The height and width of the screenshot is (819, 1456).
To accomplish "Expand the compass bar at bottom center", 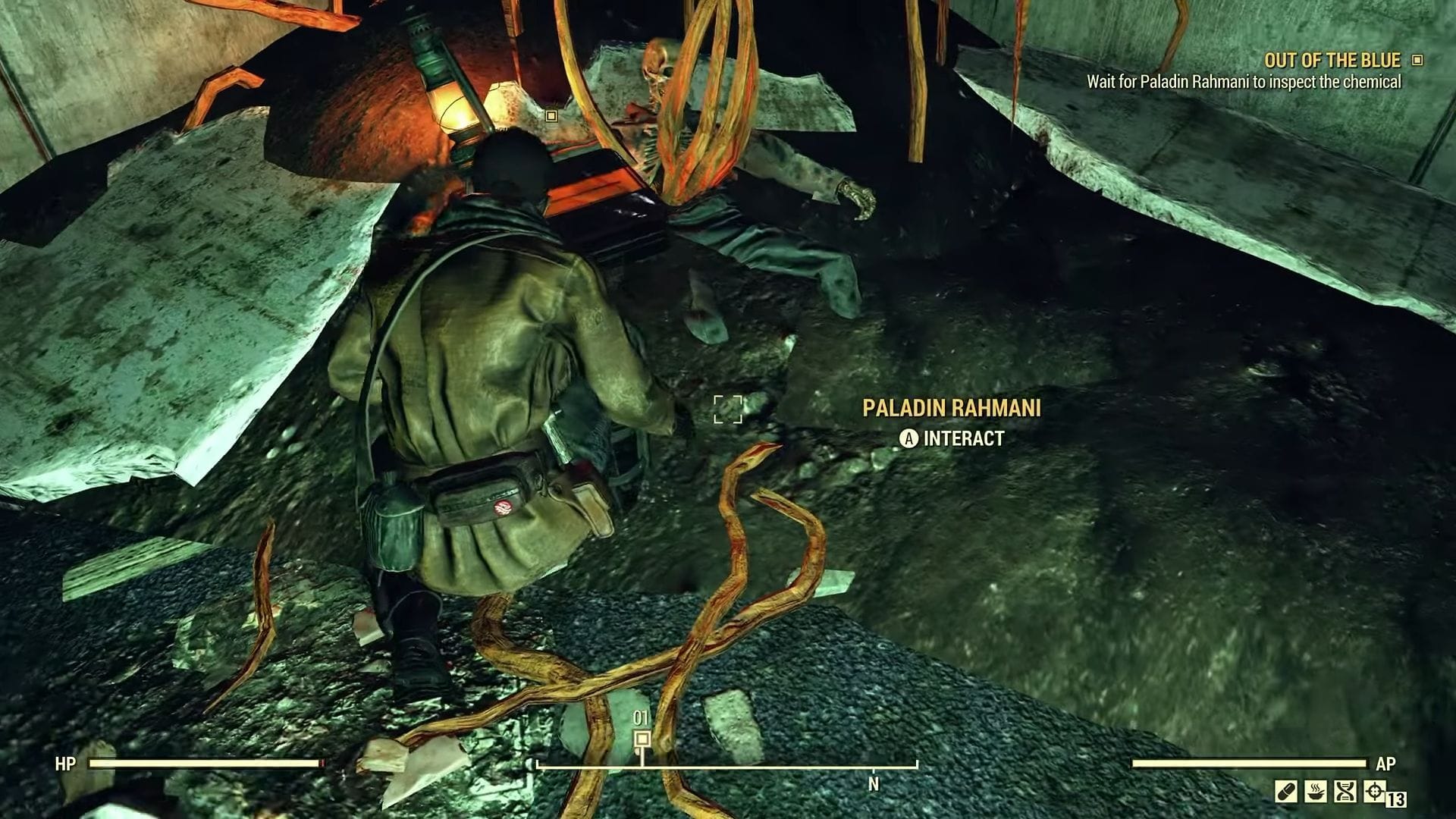I will 726,768.
